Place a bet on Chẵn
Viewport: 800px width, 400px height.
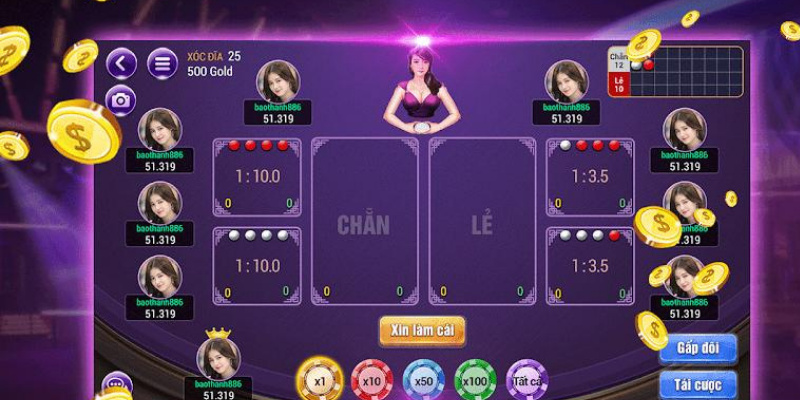pos(364,222)
